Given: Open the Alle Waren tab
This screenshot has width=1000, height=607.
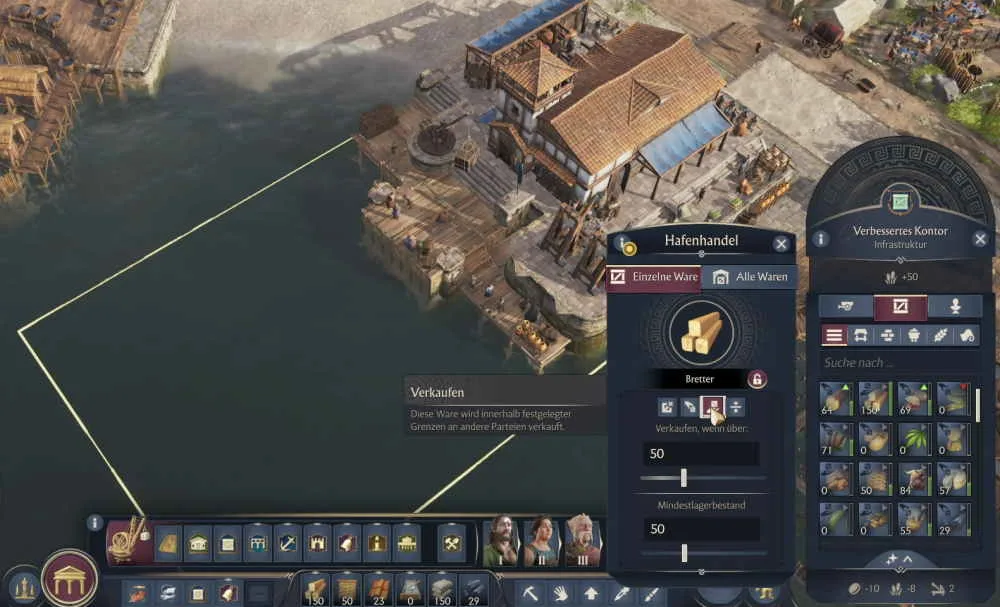Looking at the screenshot, I should [748, 277].
